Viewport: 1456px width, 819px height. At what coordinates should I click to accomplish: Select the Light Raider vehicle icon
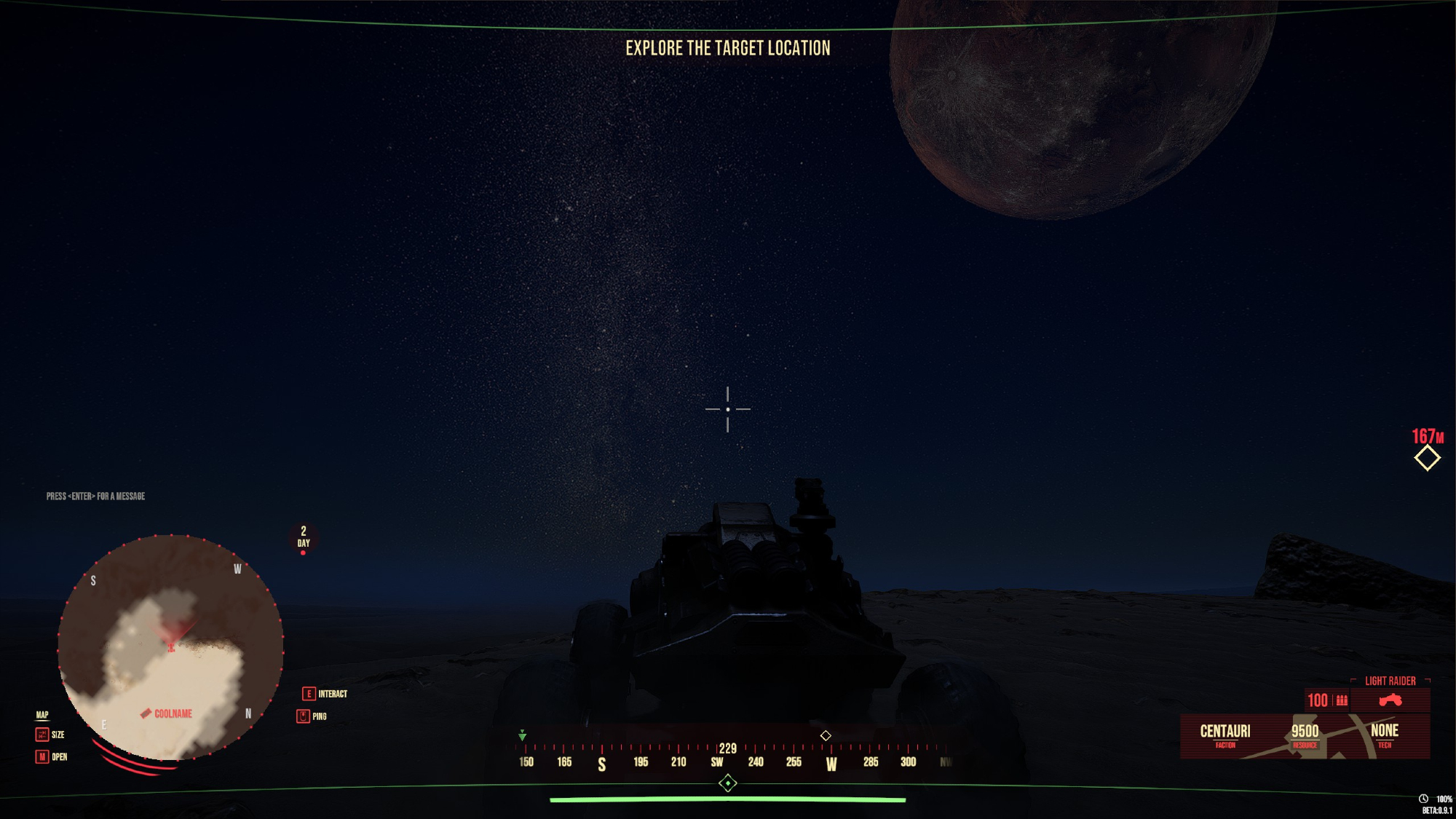click(1390, 700)
